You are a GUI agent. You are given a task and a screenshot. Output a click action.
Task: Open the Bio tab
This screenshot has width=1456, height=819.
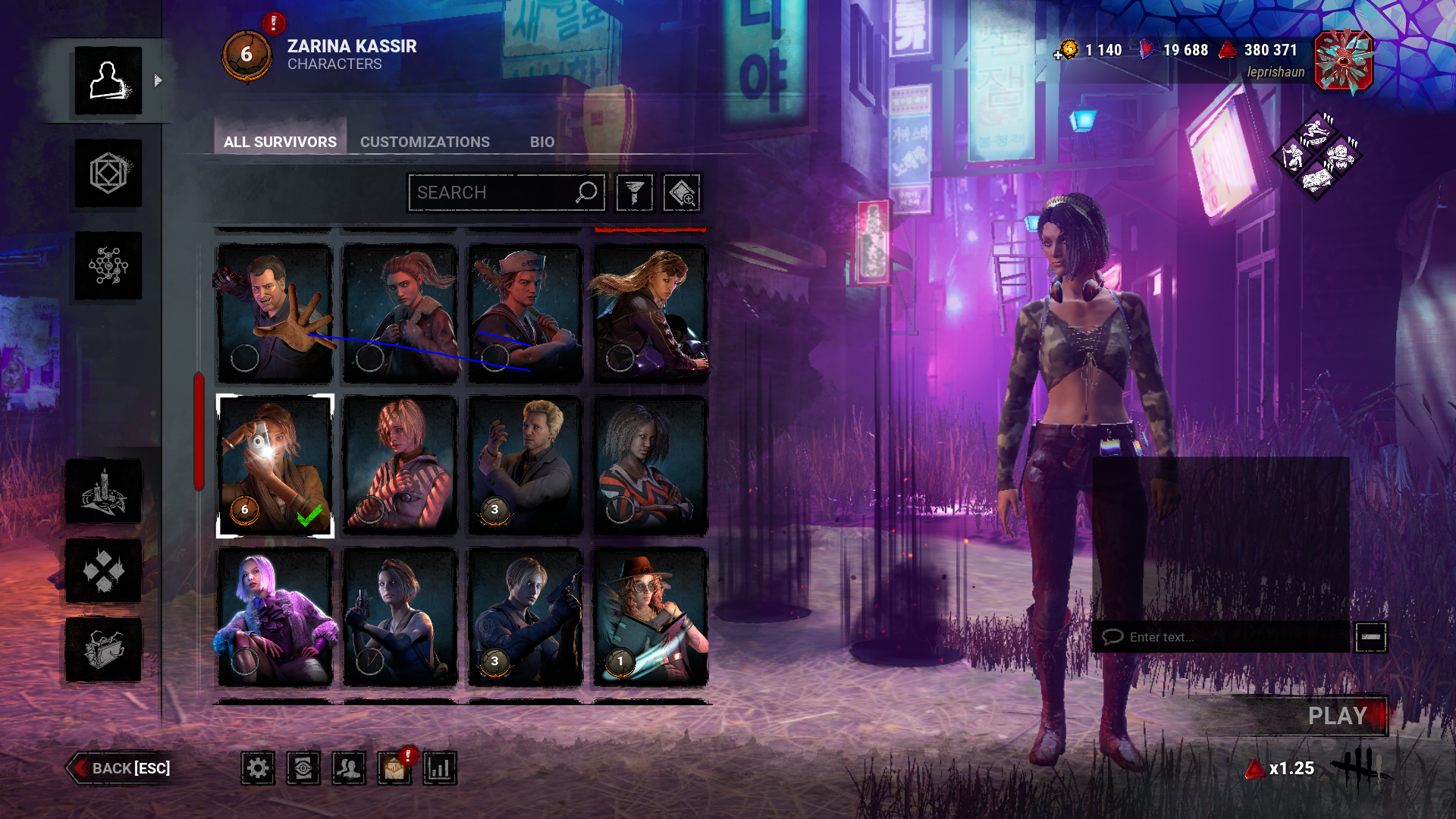541,142
